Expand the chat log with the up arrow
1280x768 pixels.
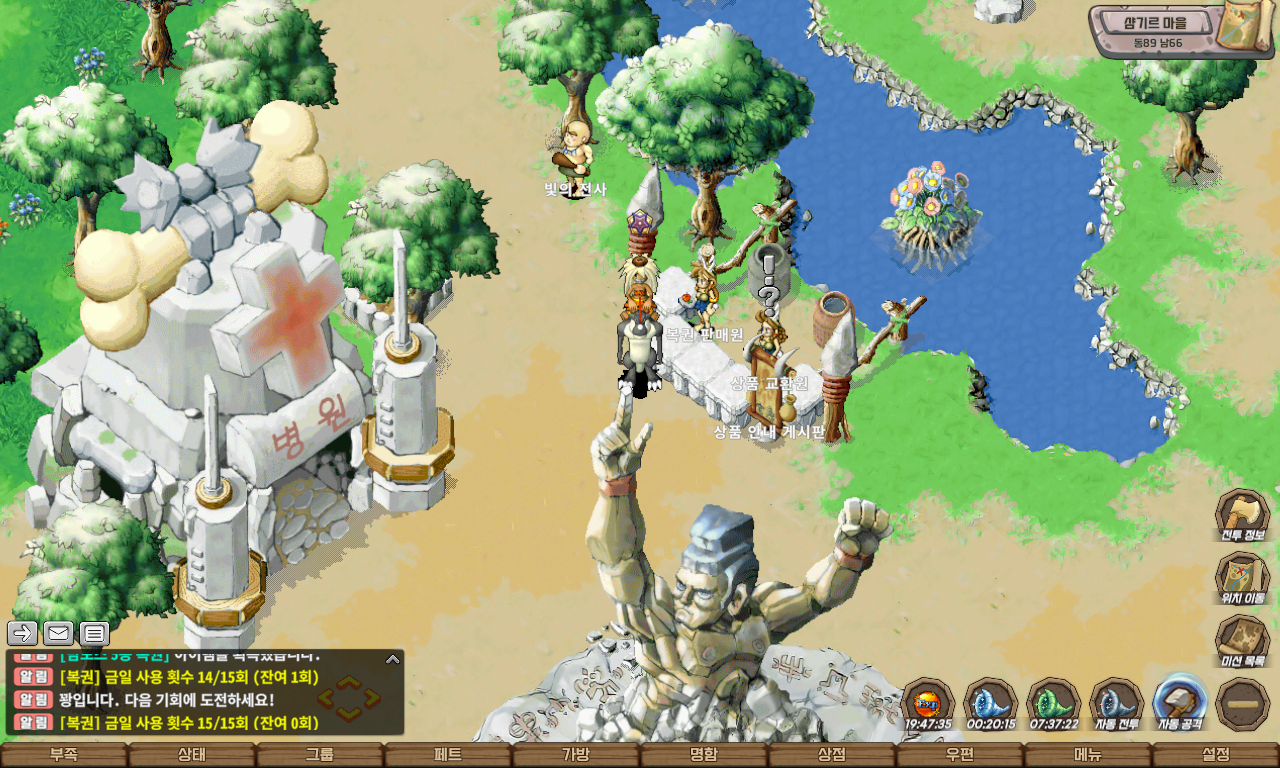393,659
